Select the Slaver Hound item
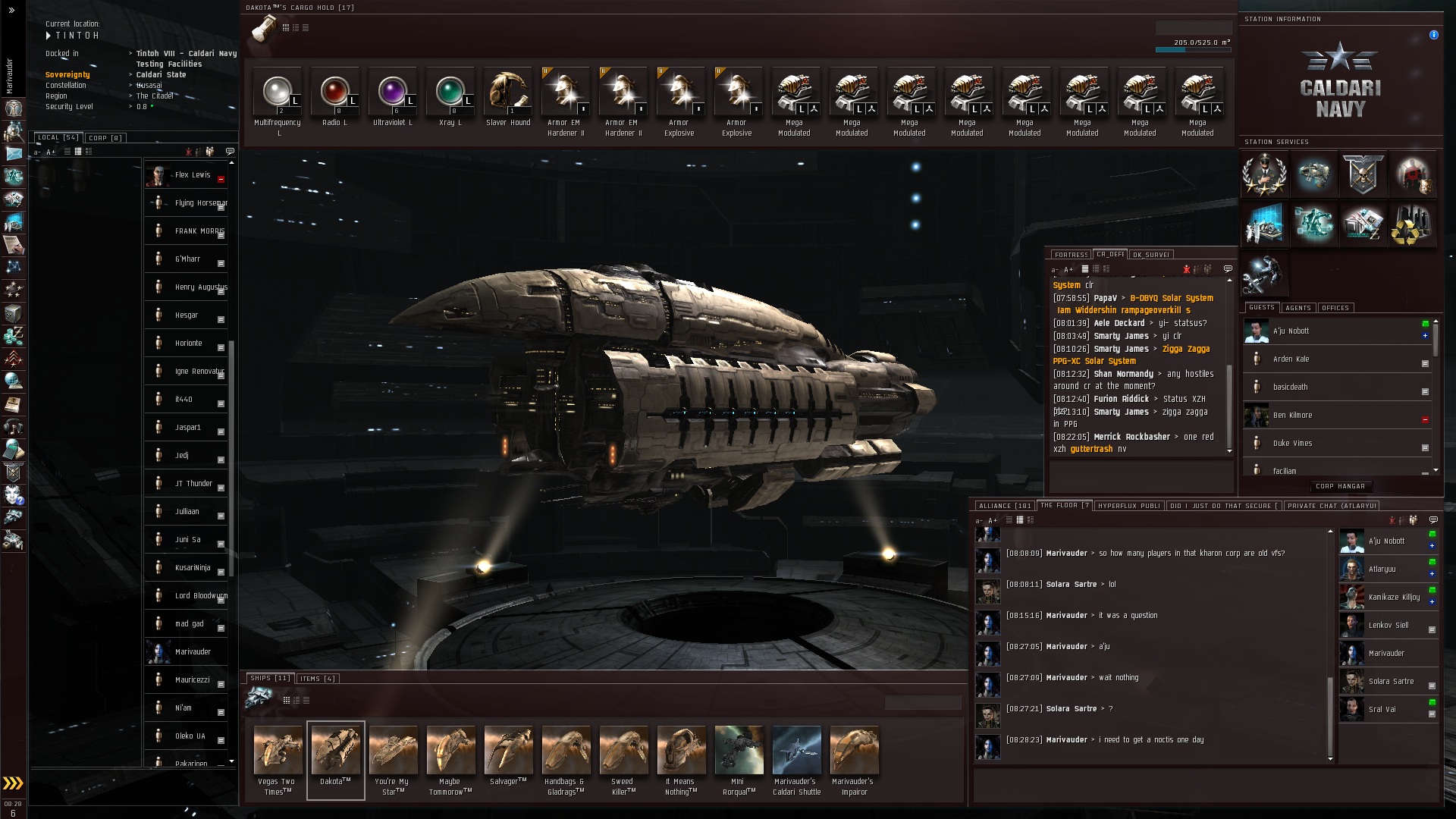This screenshot has width=1456, height=819. click(508, 93)
